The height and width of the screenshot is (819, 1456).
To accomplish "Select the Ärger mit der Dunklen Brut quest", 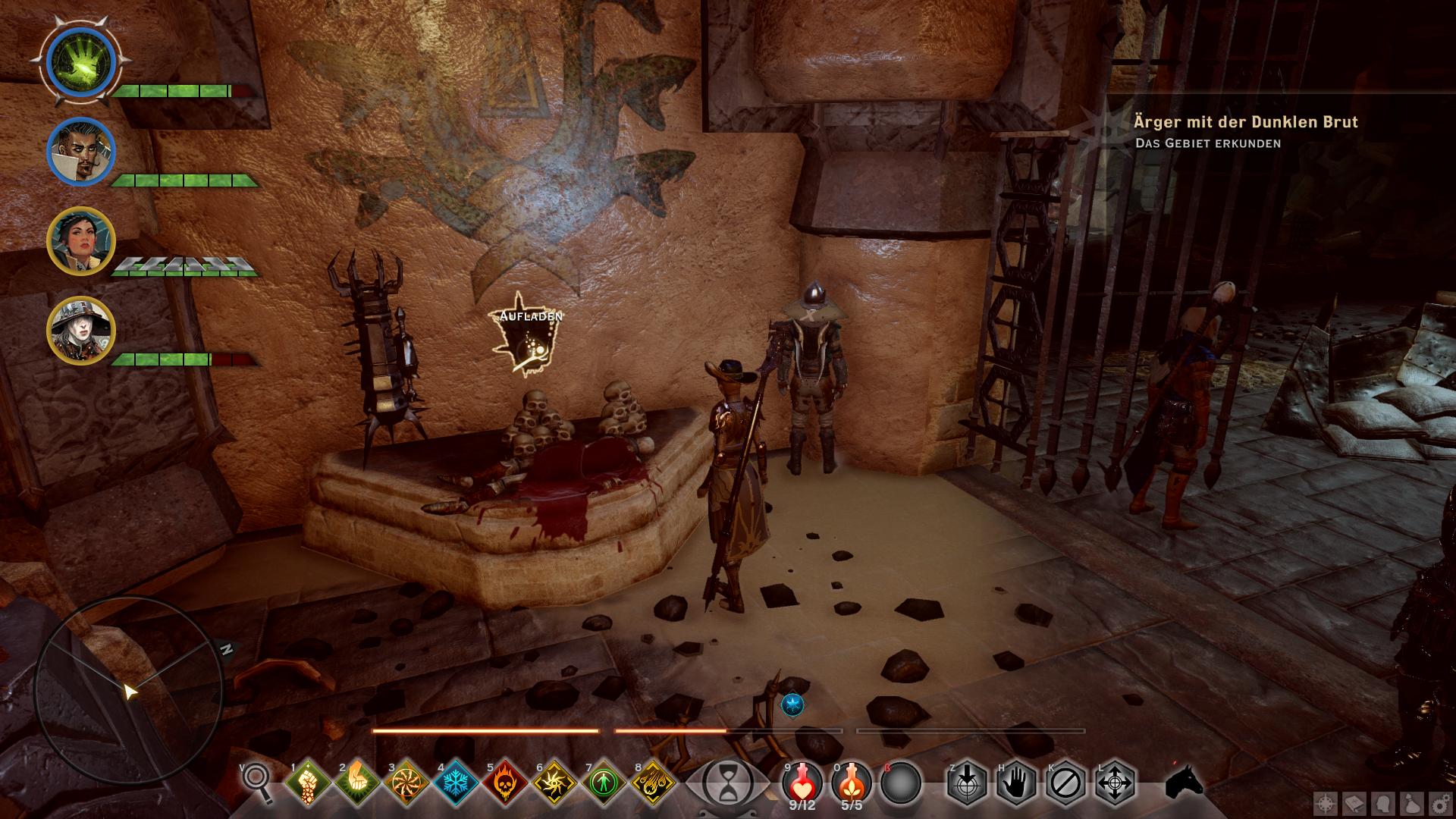I will pos(1245,122).
